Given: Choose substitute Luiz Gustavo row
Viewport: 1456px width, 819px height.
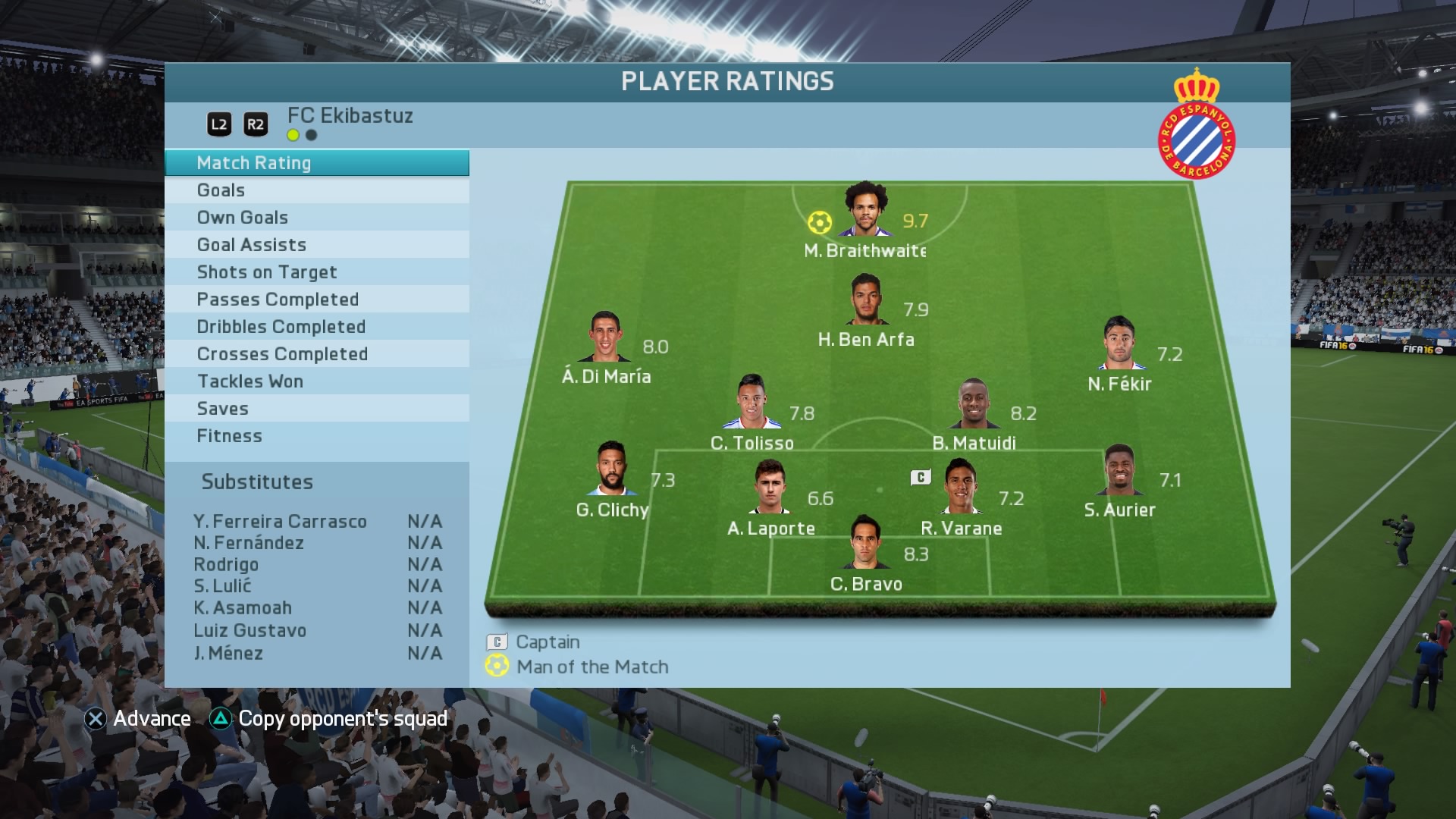Looking at the screenshot, I should (317, 631).
